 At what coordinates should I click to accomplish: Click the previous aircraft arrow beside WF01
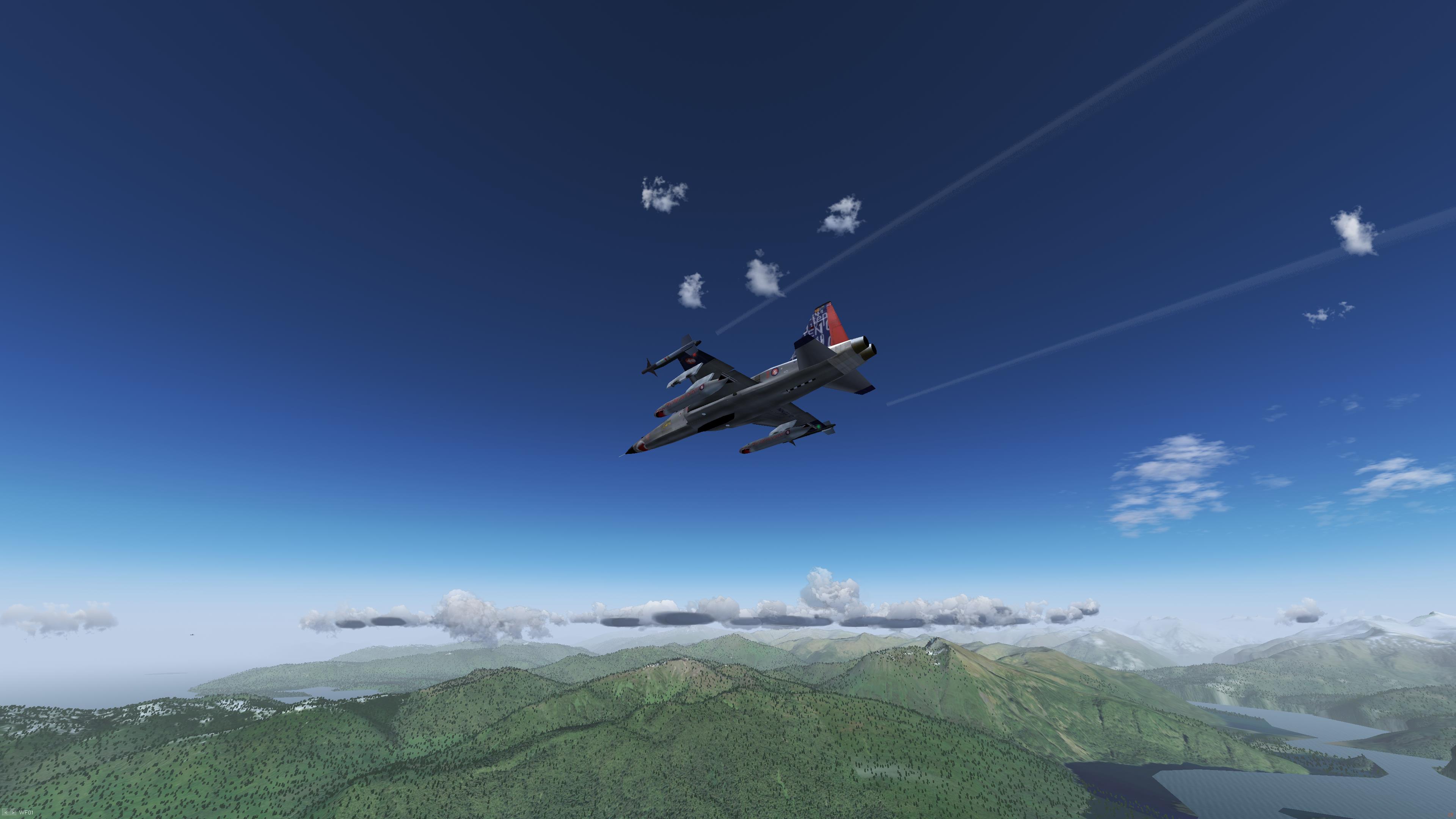click(x=6, y=813)
